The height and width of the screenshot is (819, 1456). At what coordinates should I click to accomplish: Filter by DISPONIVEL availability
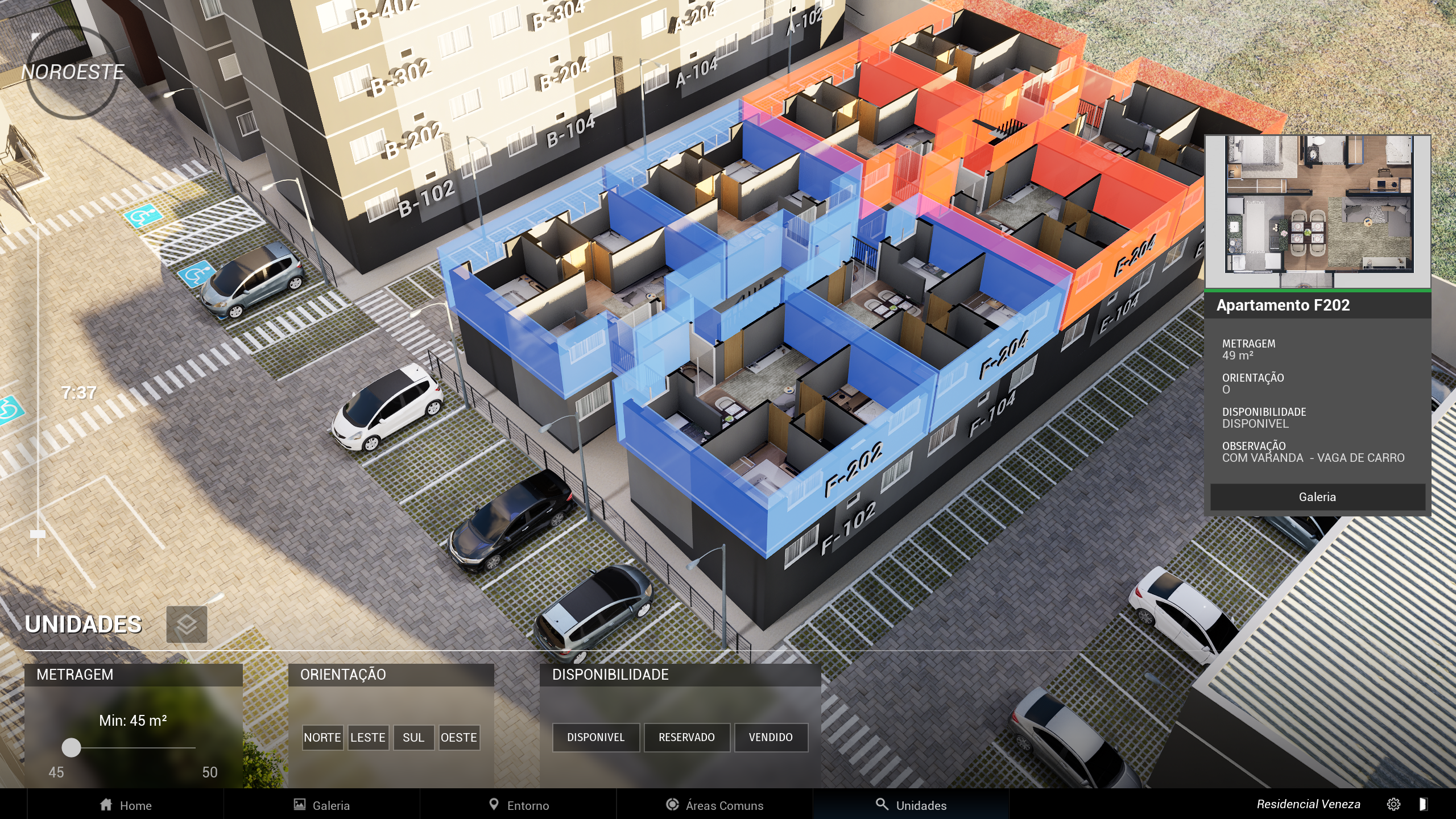[x=595, y=738]
